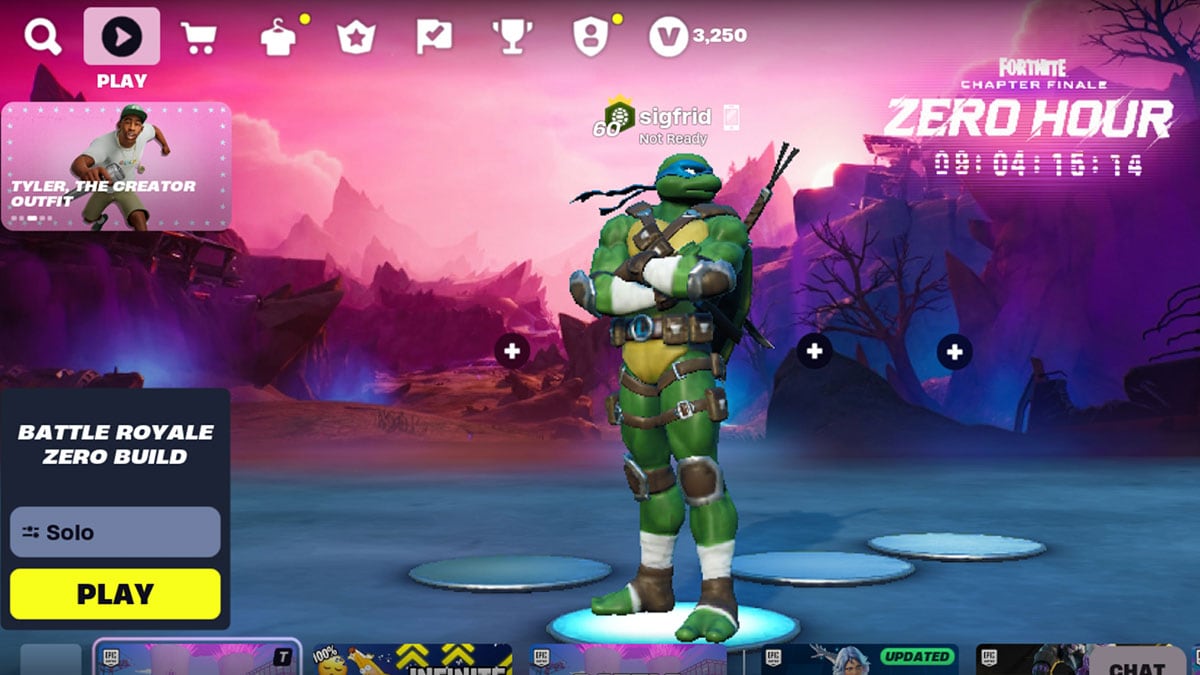
Task: Click the V-Bucks balance of 3,250
Action: point(698,37)
